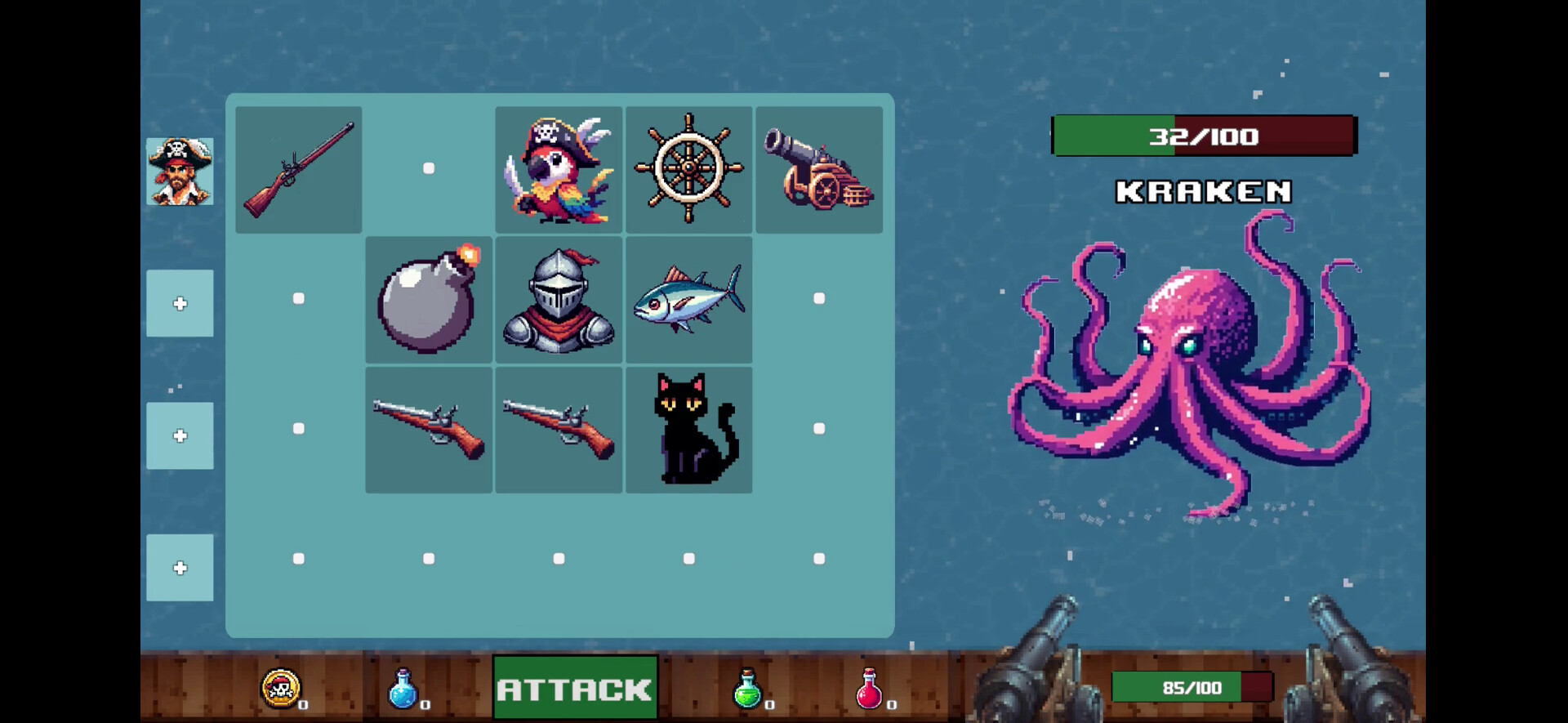Use the blue potion
This screenshot has width=1568, height=723.
[x=403, y=689]
